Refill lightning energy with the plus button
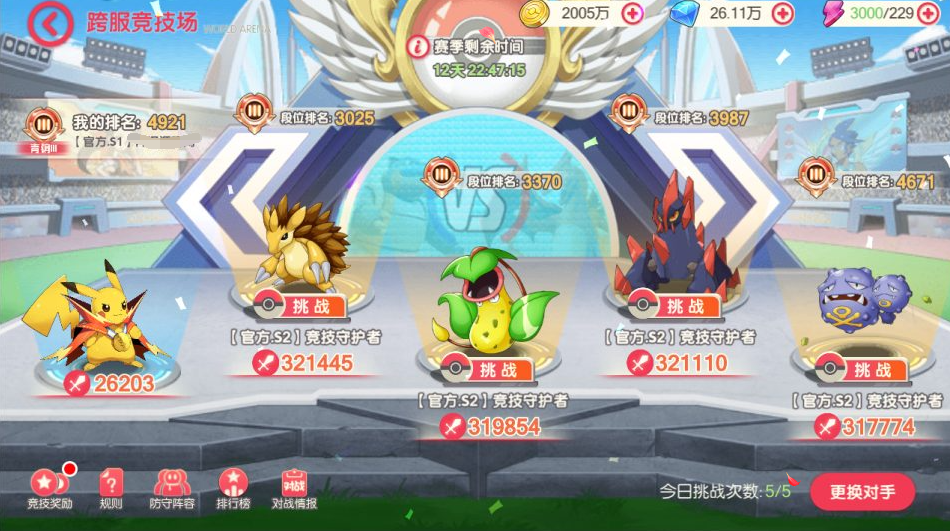 (x=930, y=13)
